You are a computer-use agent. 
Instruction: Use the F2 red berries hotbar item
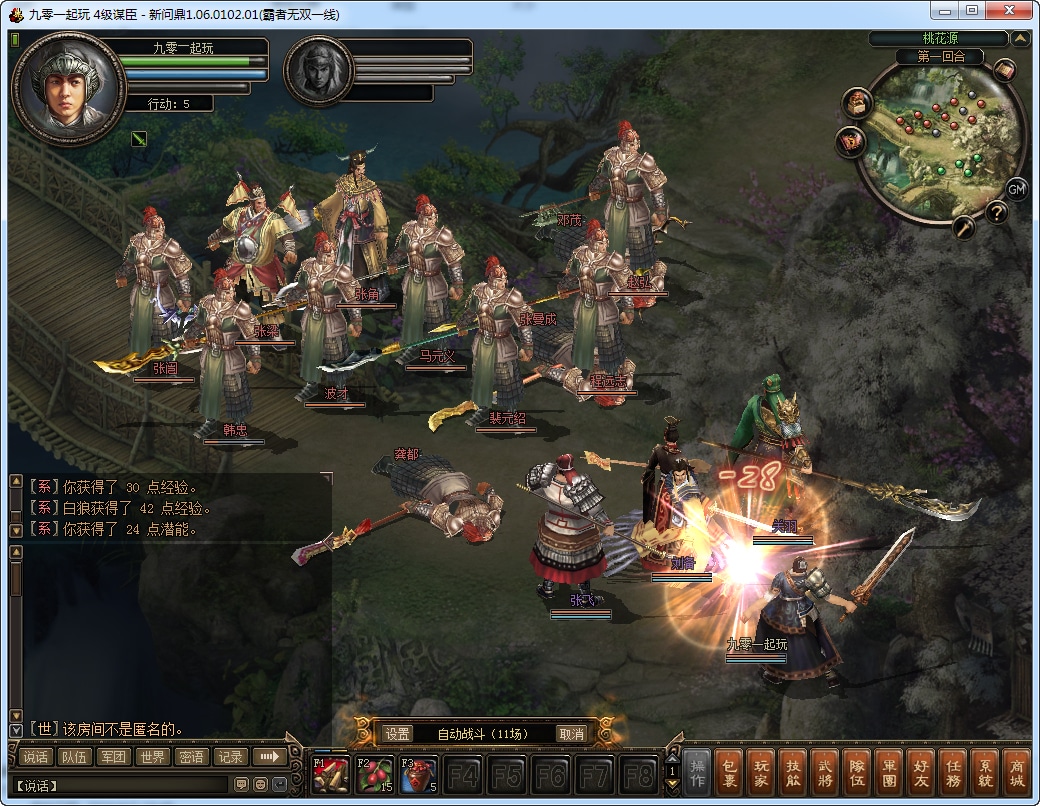pyautogui.click(x=374, y=774)
